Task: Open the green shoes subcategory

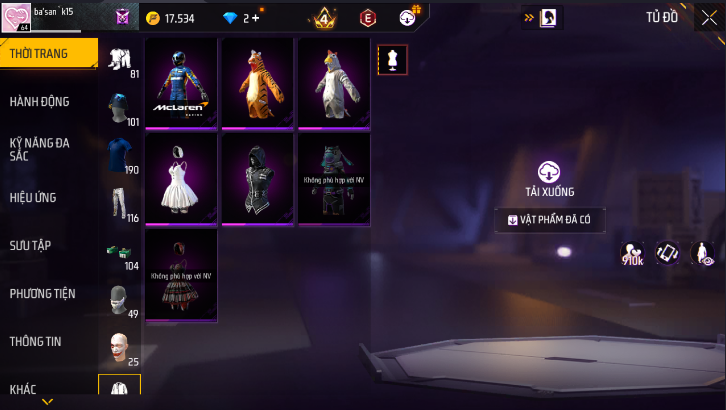Action: click(x=120, y=252)
